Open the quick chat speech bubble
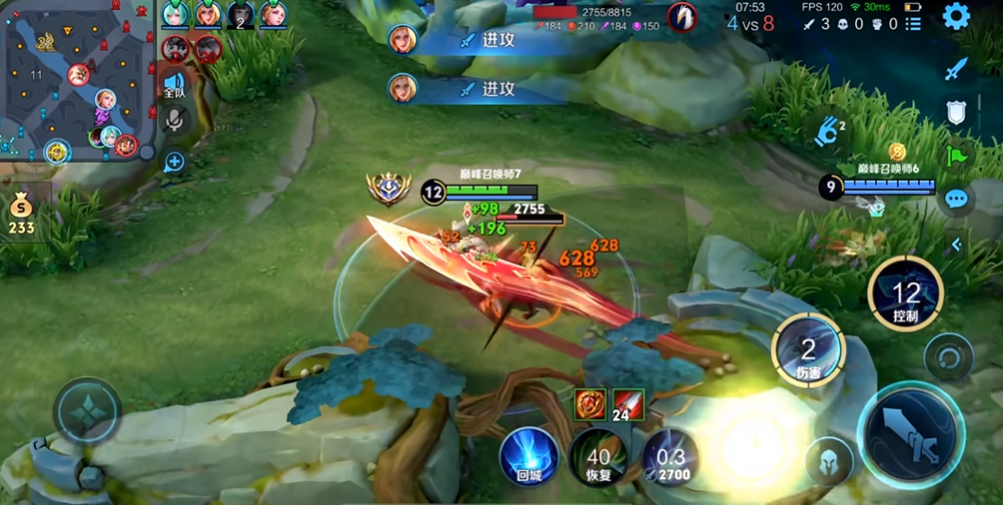 pyautogui.click(x=957, y=198)
